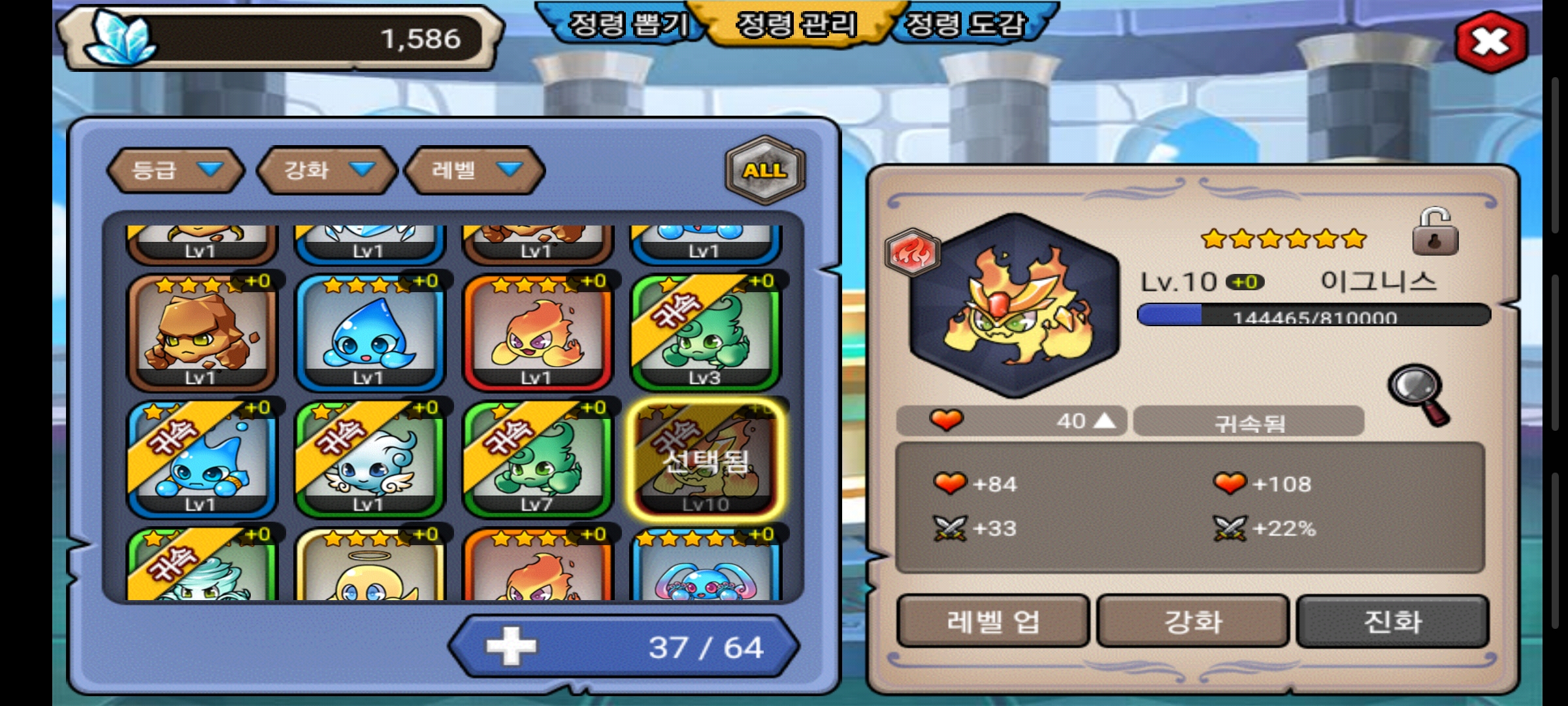Select the yellow halo angel spirit
The height and width of the screenshot is (706, 1568).
(369, 567)
